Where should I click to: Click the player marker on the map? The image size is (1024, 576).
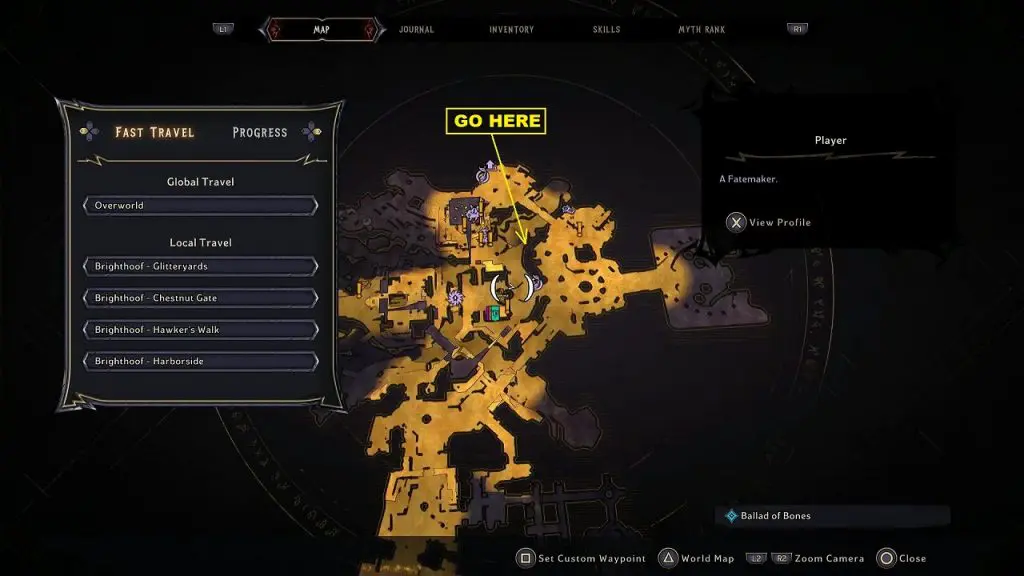pos(511,289)
